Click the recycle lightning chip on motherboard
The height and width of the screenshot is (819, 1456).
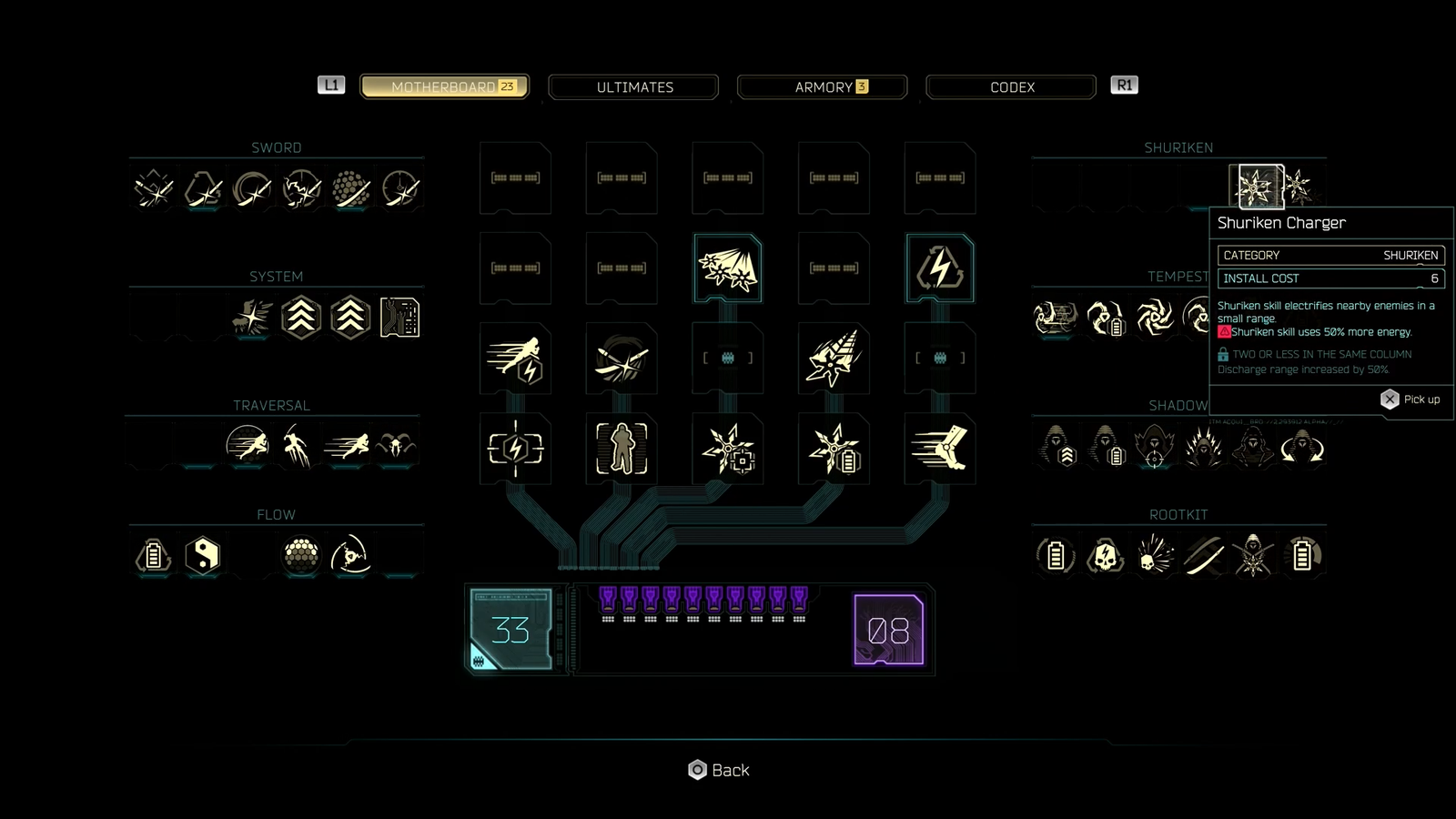coord(940,268)
